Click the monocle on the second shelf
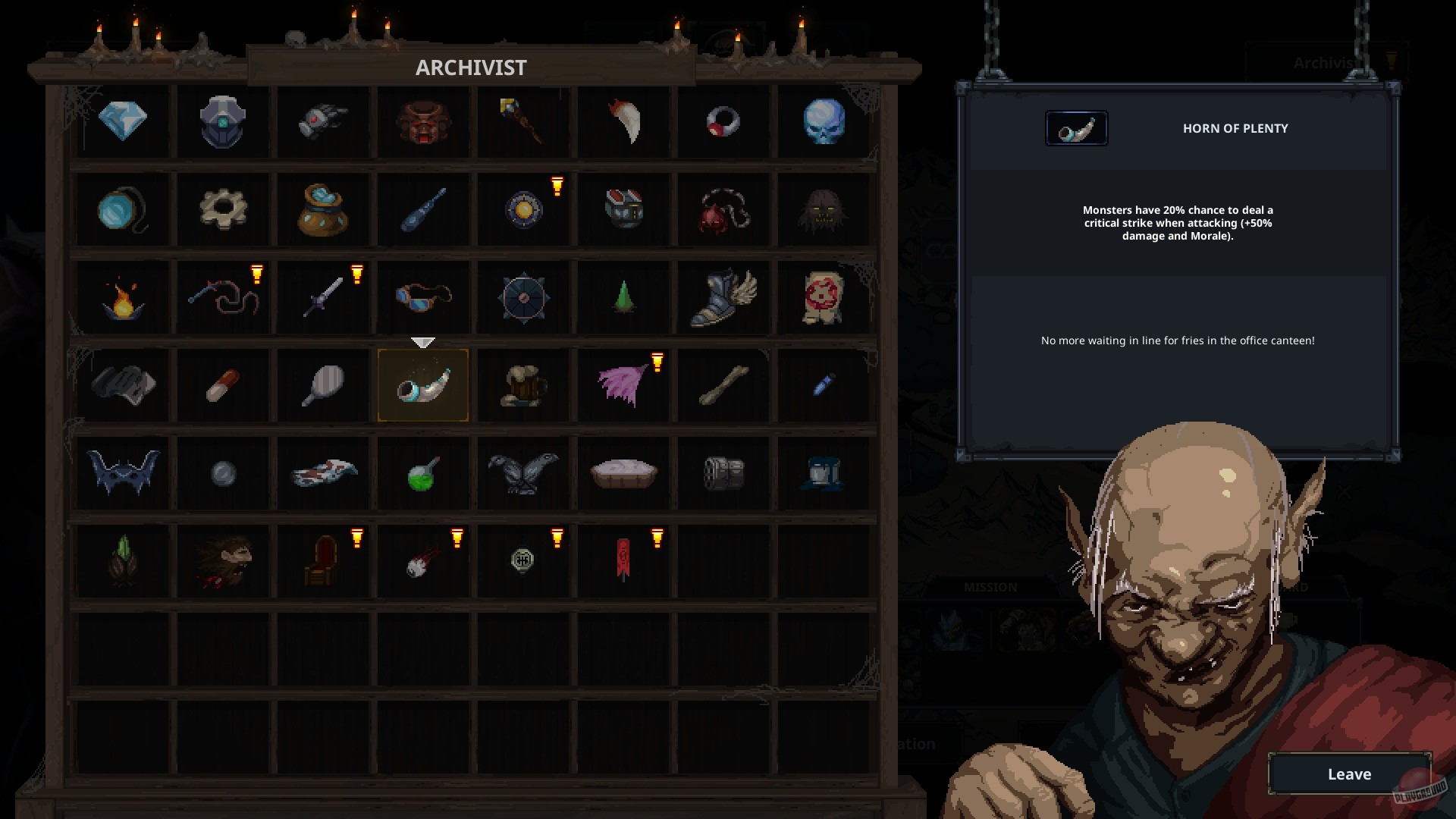Viewport: 1456px width, 819px height. [123, 209]
